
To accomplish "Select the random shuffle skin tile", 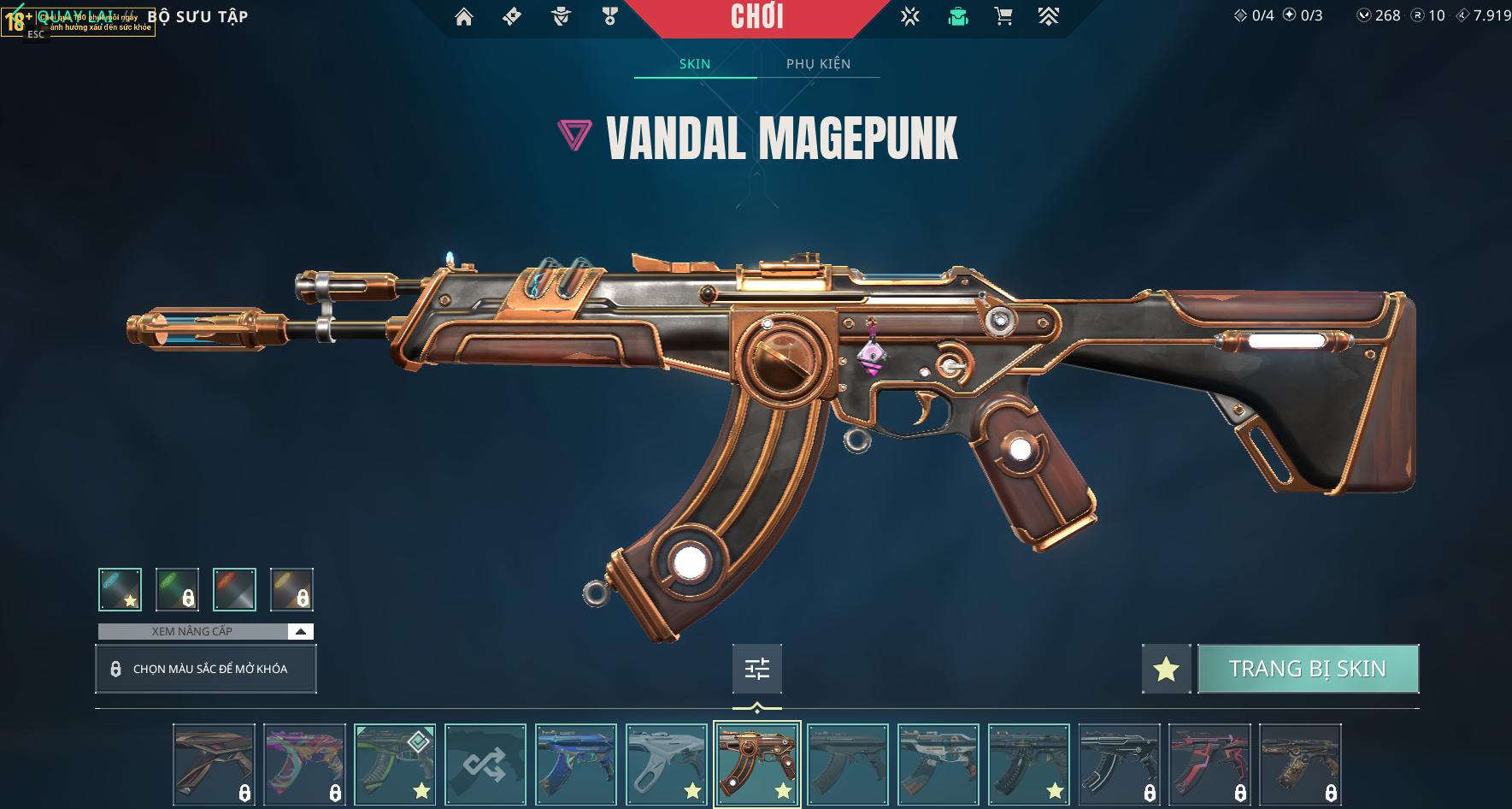I will pyautogui.click(x=485, y=765).
